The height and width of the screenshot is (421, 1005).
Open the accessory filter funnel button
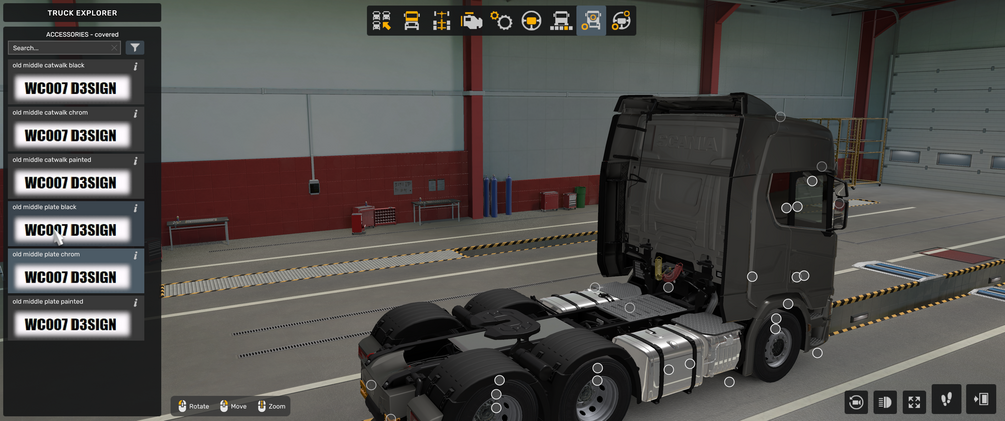135,48
